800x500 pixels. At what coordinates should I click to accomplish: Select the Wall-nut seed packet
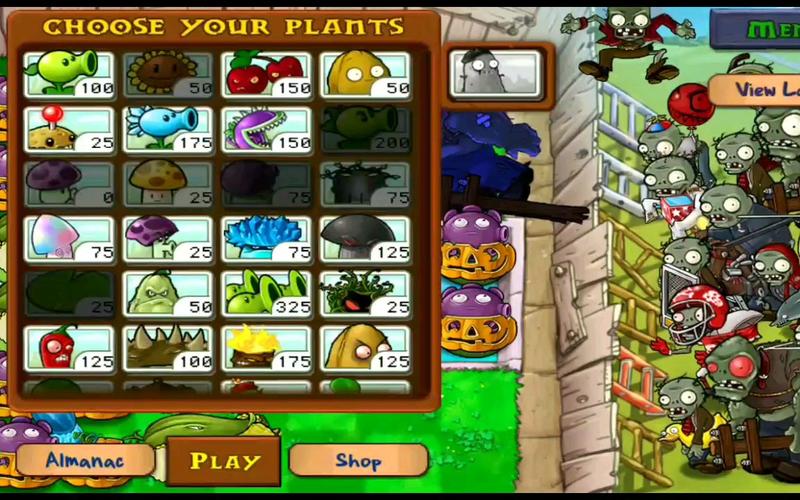tap(365, 74)
